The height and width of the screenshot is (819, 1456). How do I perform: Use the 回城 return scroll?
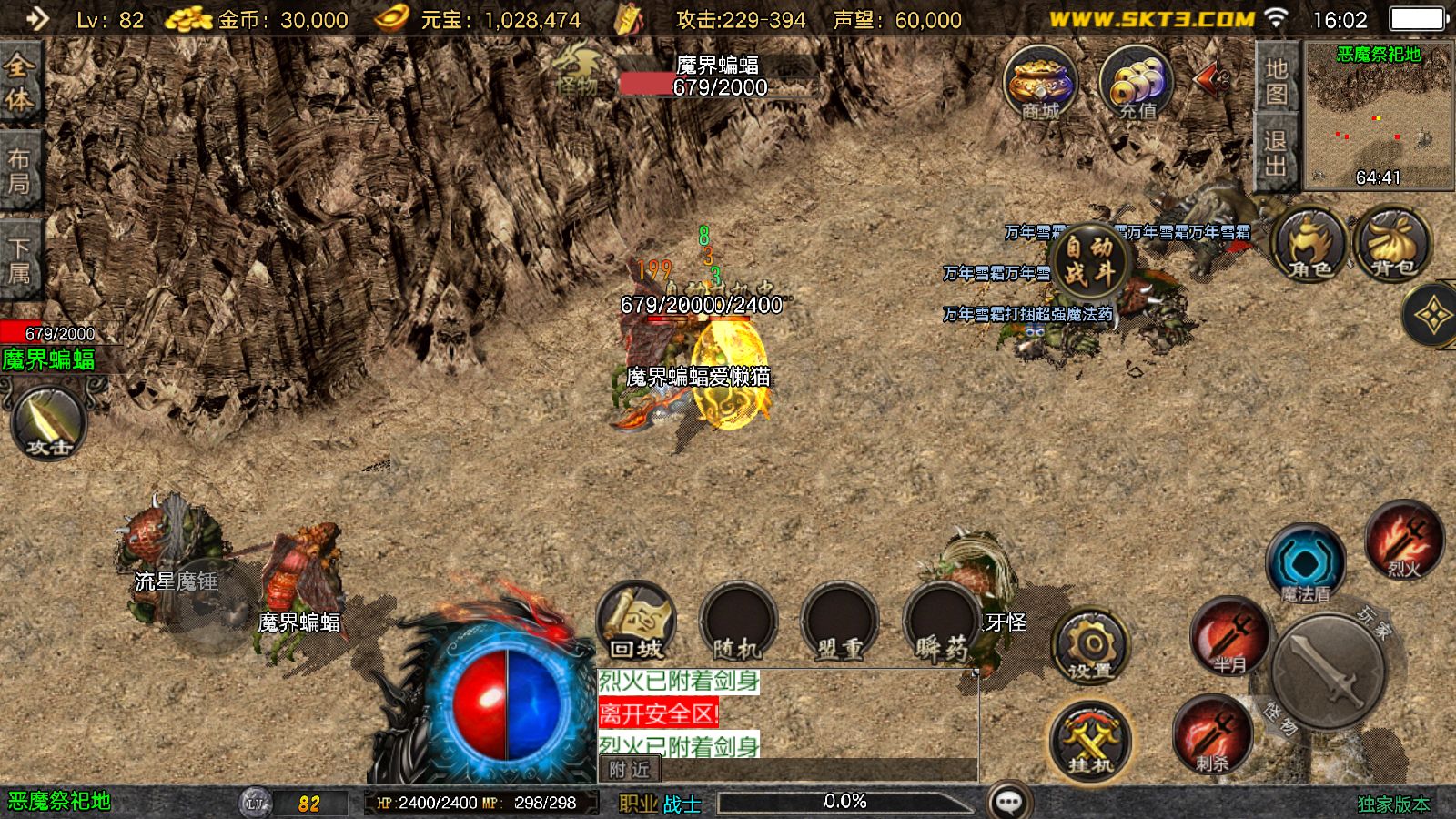point(636,622)
